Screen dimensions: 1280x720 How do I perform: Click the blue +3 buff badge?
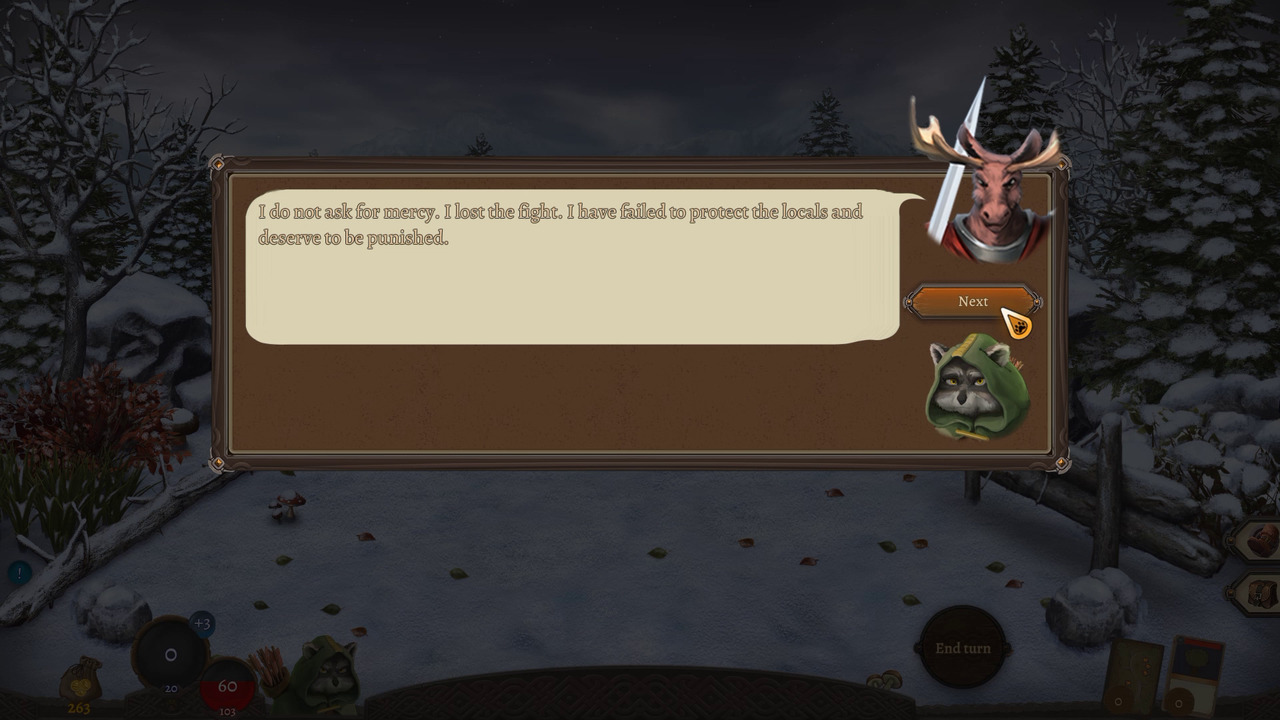(203, 623)
